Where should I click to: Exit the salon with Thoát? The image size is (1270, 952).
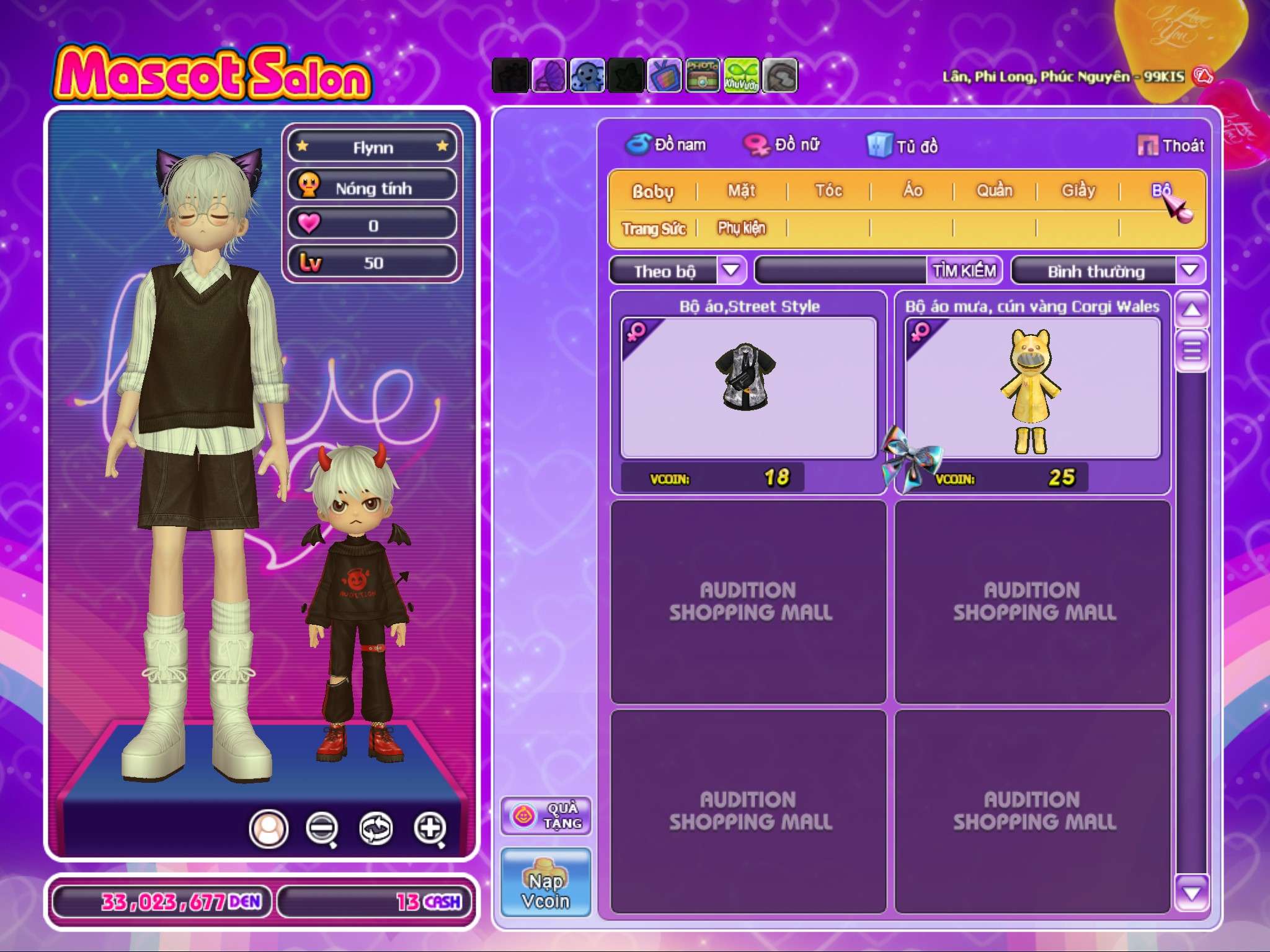click(1171, 146)
